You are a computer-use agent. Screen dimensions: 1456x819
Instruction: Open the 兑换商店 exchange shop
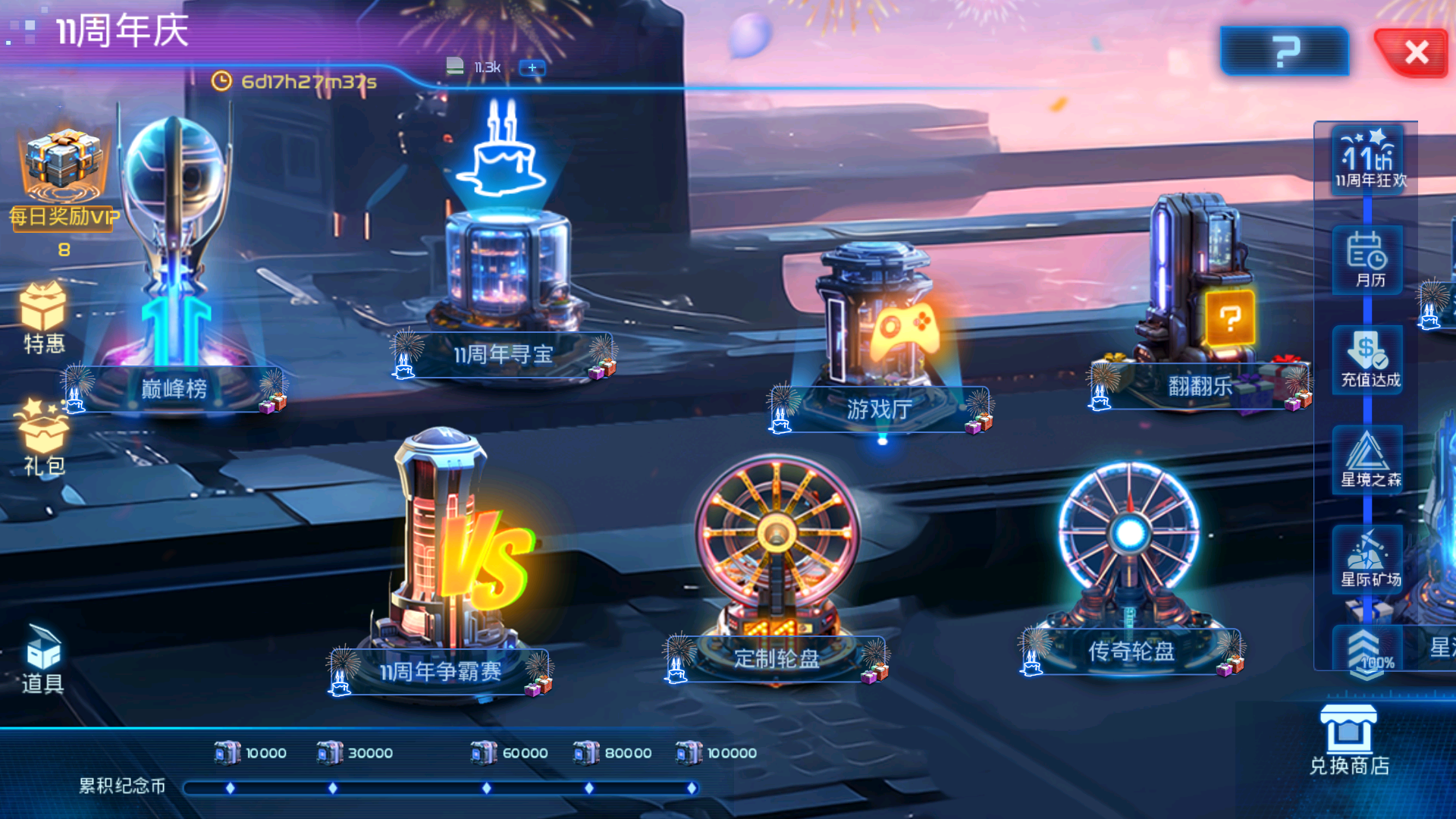1349,741
